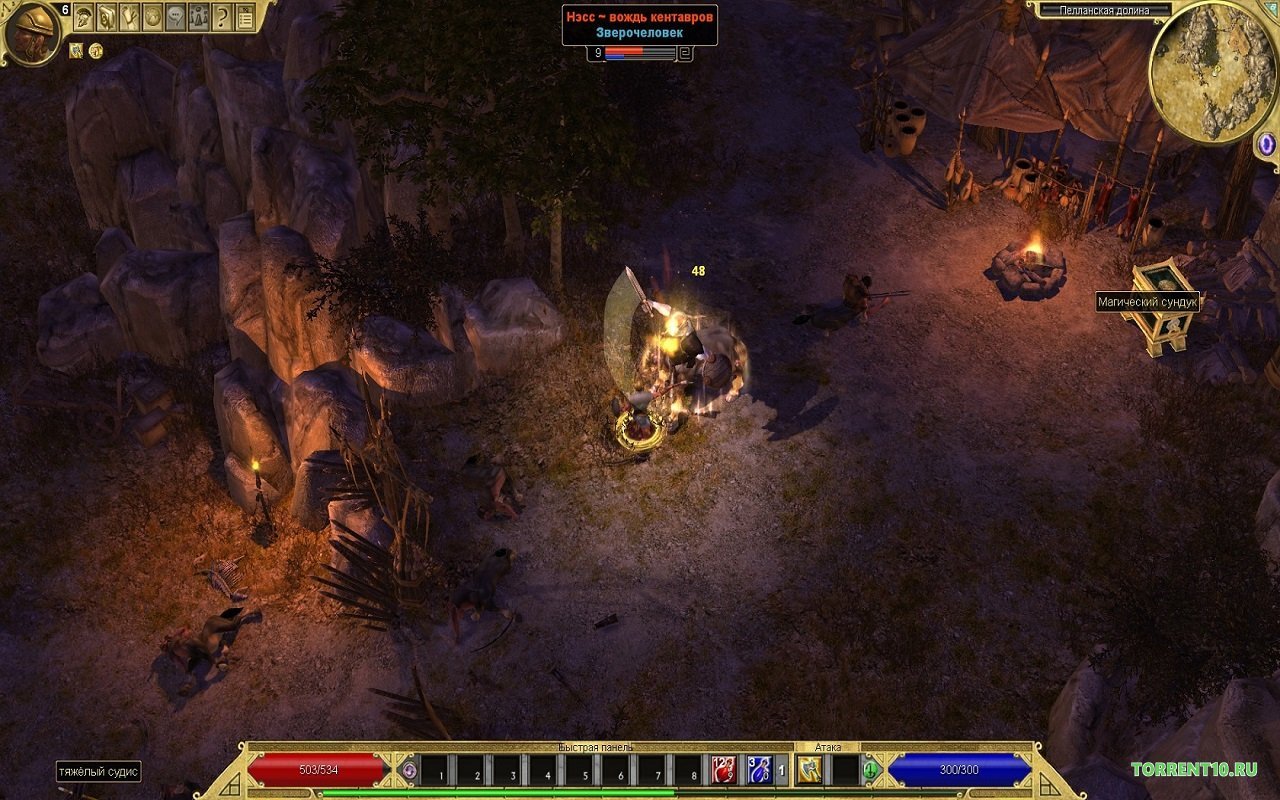Image resolution: width=1280 pixels, height=800 pixels.
Task: Open the world map globe icon
Action: coord(153,17)
